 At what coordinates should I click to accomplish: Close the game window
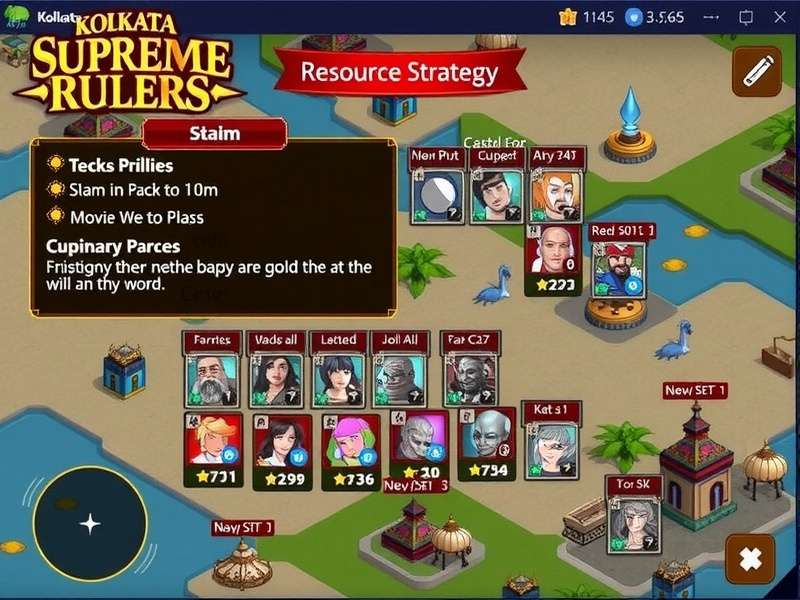point(778,16)
